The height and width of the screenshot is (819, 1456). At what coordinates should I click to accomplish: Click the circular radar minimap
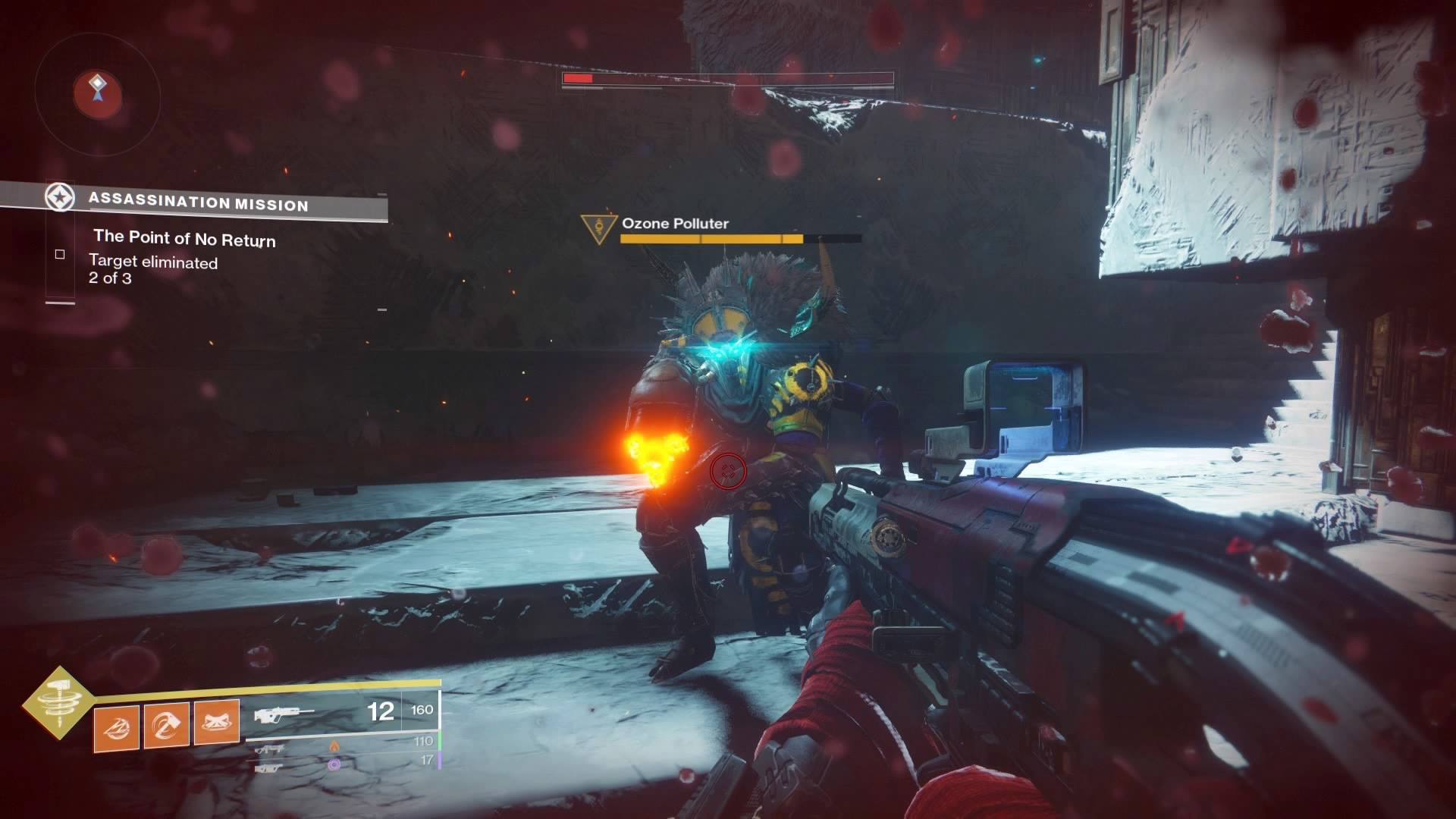(97, 95)
